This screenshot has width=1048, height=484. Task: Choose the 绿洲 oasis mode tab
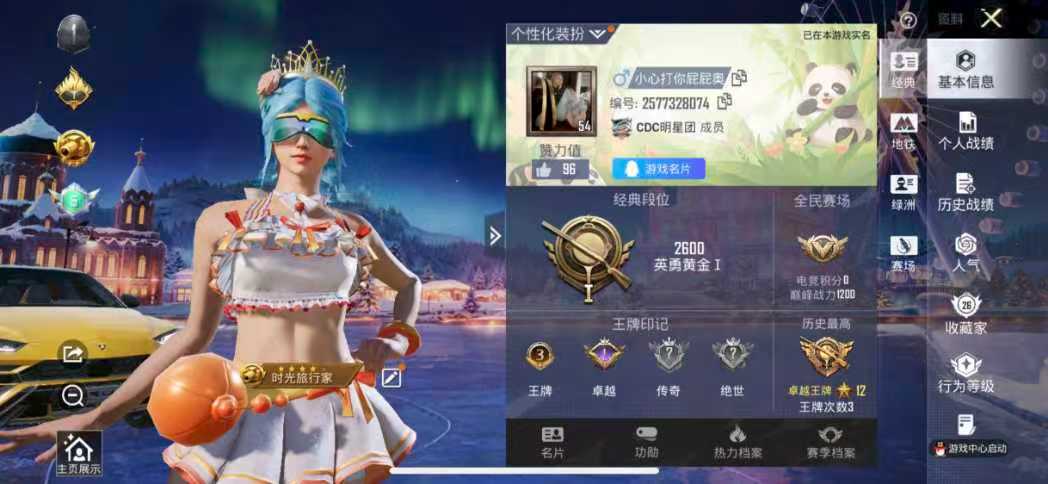click(903, 192)
